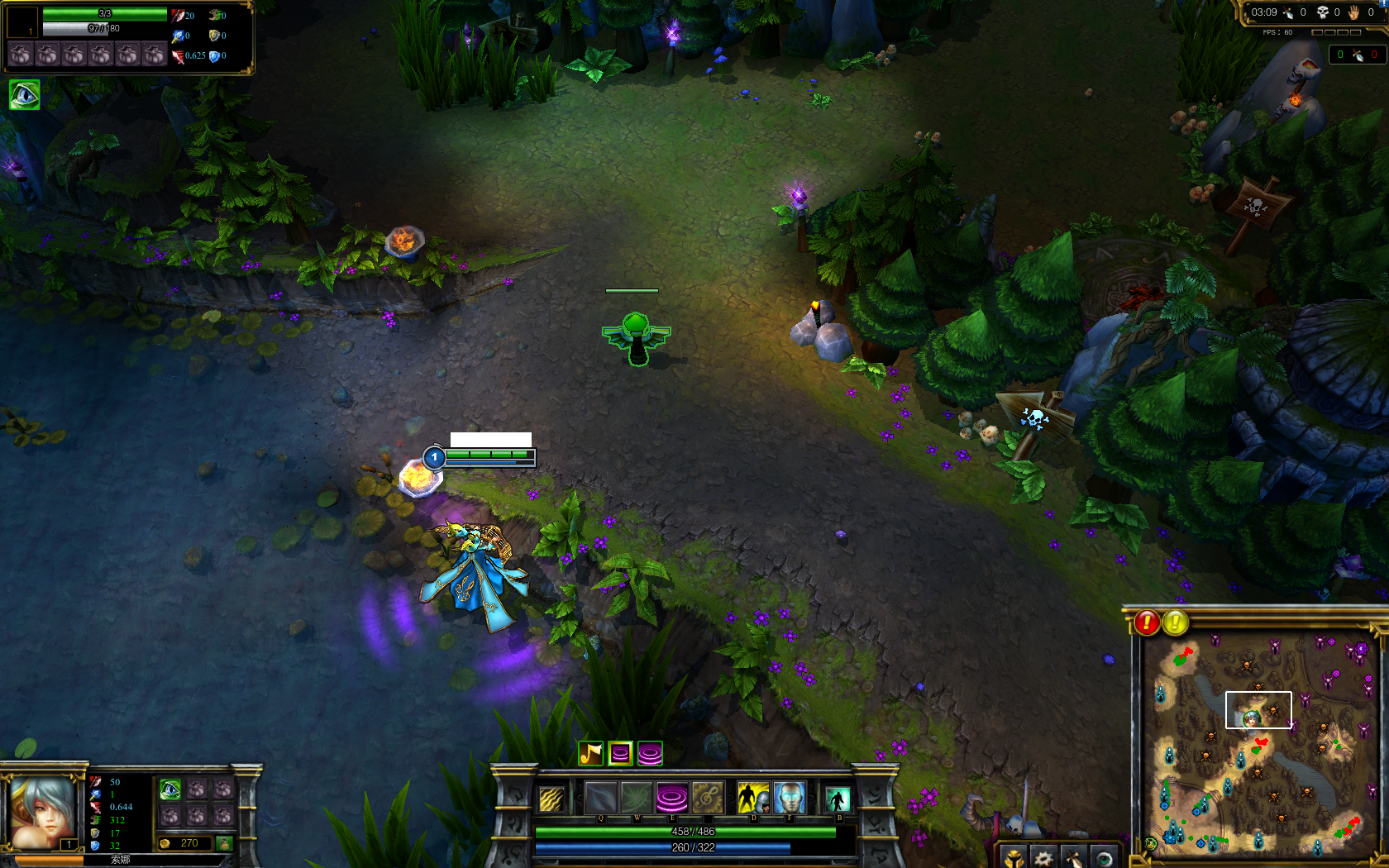Click the green eye buff icon

(24, 95)
